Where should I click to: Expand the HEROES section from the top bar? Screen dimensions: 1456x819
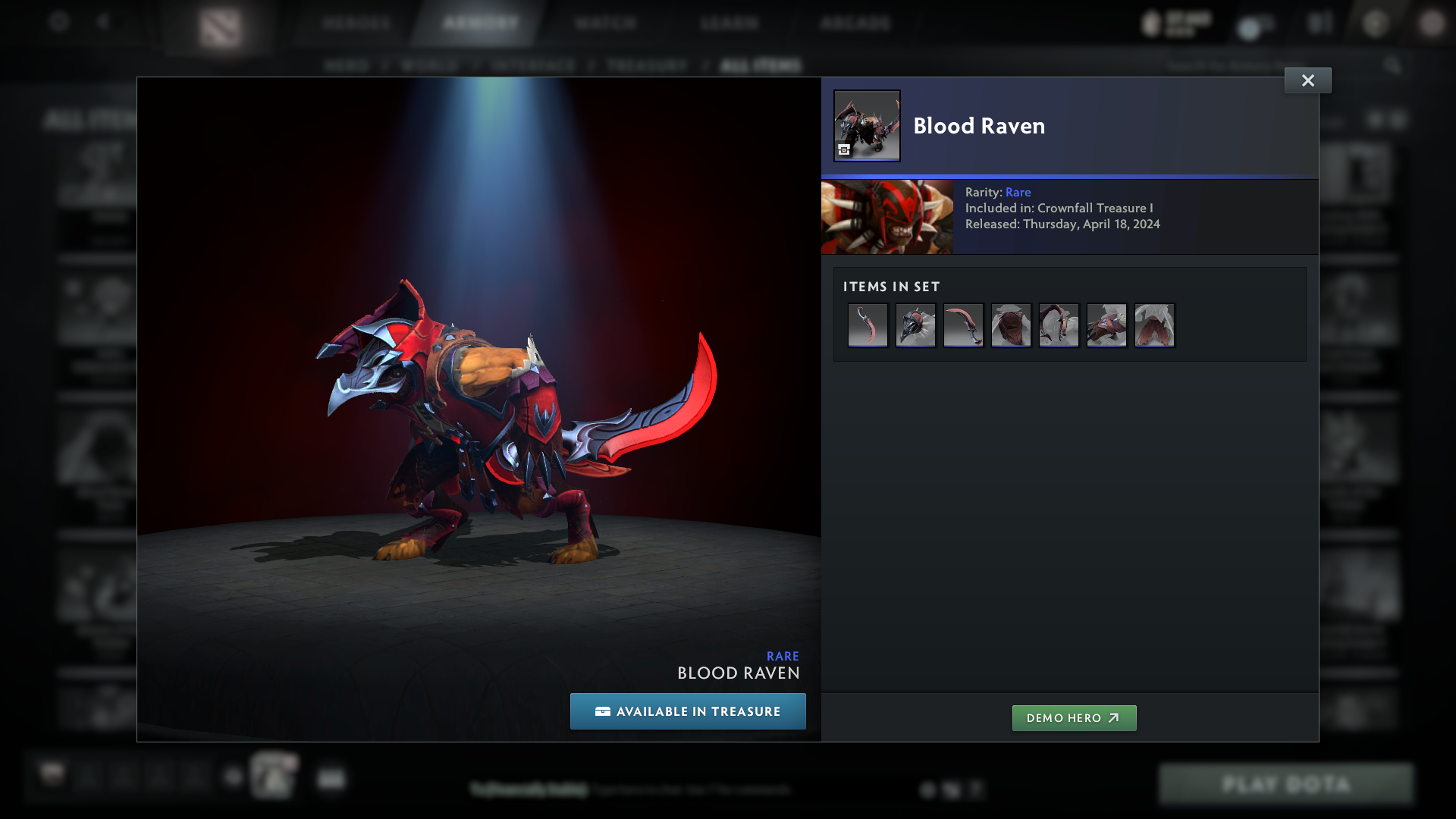pos(357,23)
